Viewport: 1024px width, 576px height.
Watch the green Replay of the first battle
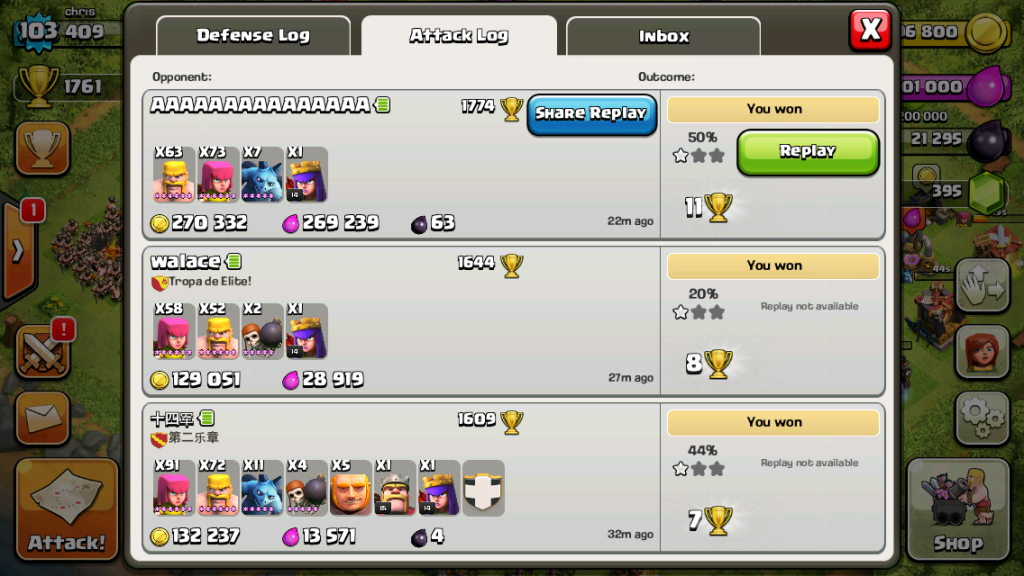click(807, 152)
